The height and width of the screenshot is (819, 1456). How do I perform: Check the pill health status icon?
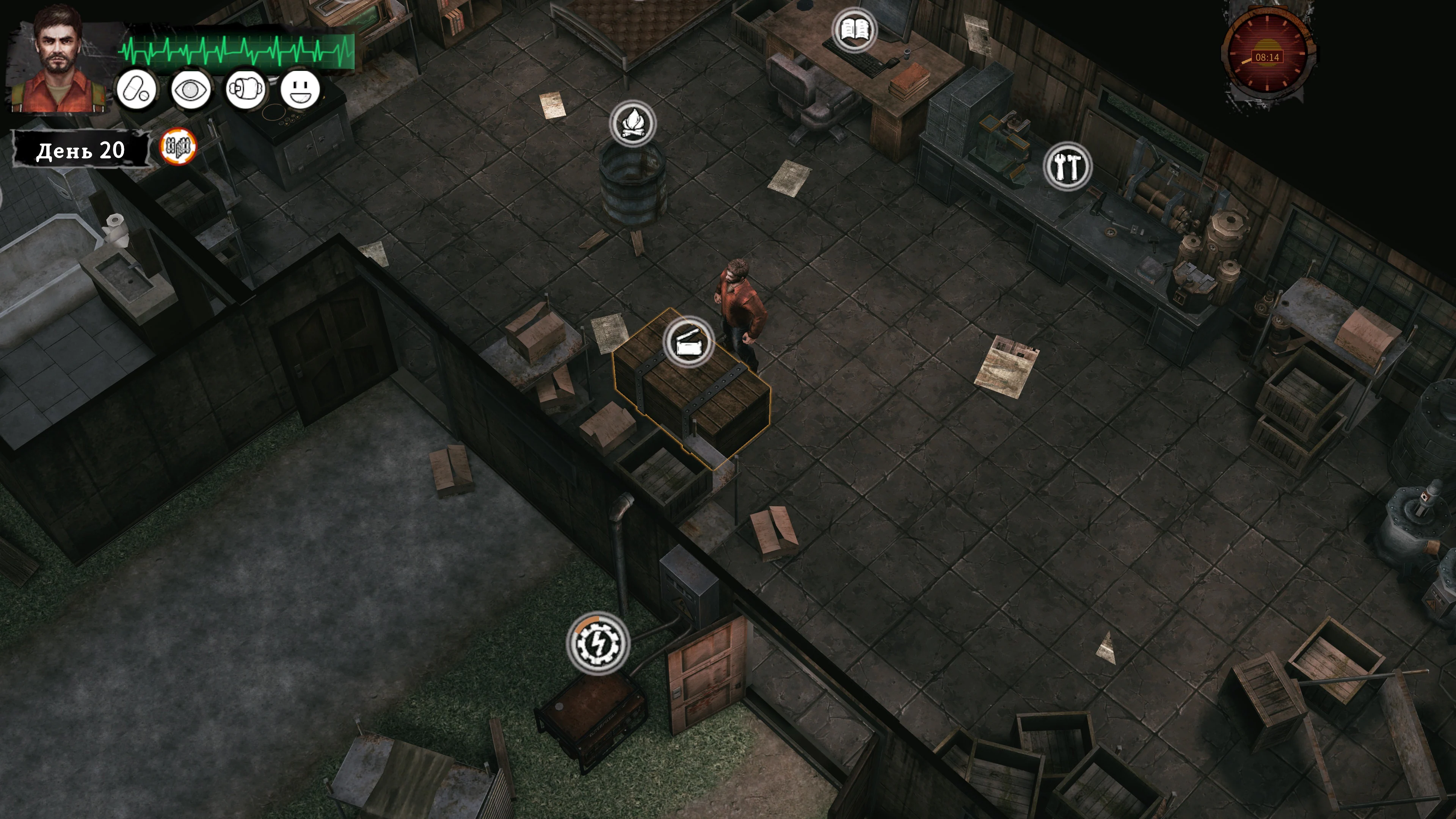coord(136,90)
